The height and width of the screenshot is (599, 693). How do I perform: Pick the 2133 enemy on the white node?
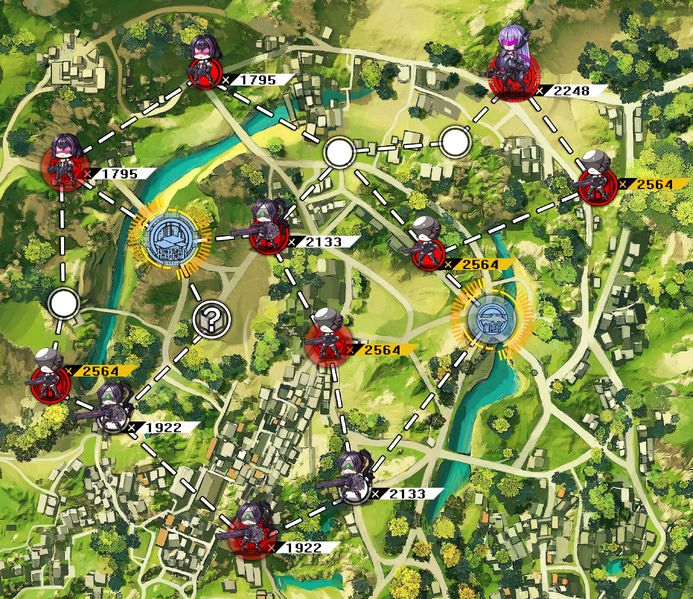point(352,478)
